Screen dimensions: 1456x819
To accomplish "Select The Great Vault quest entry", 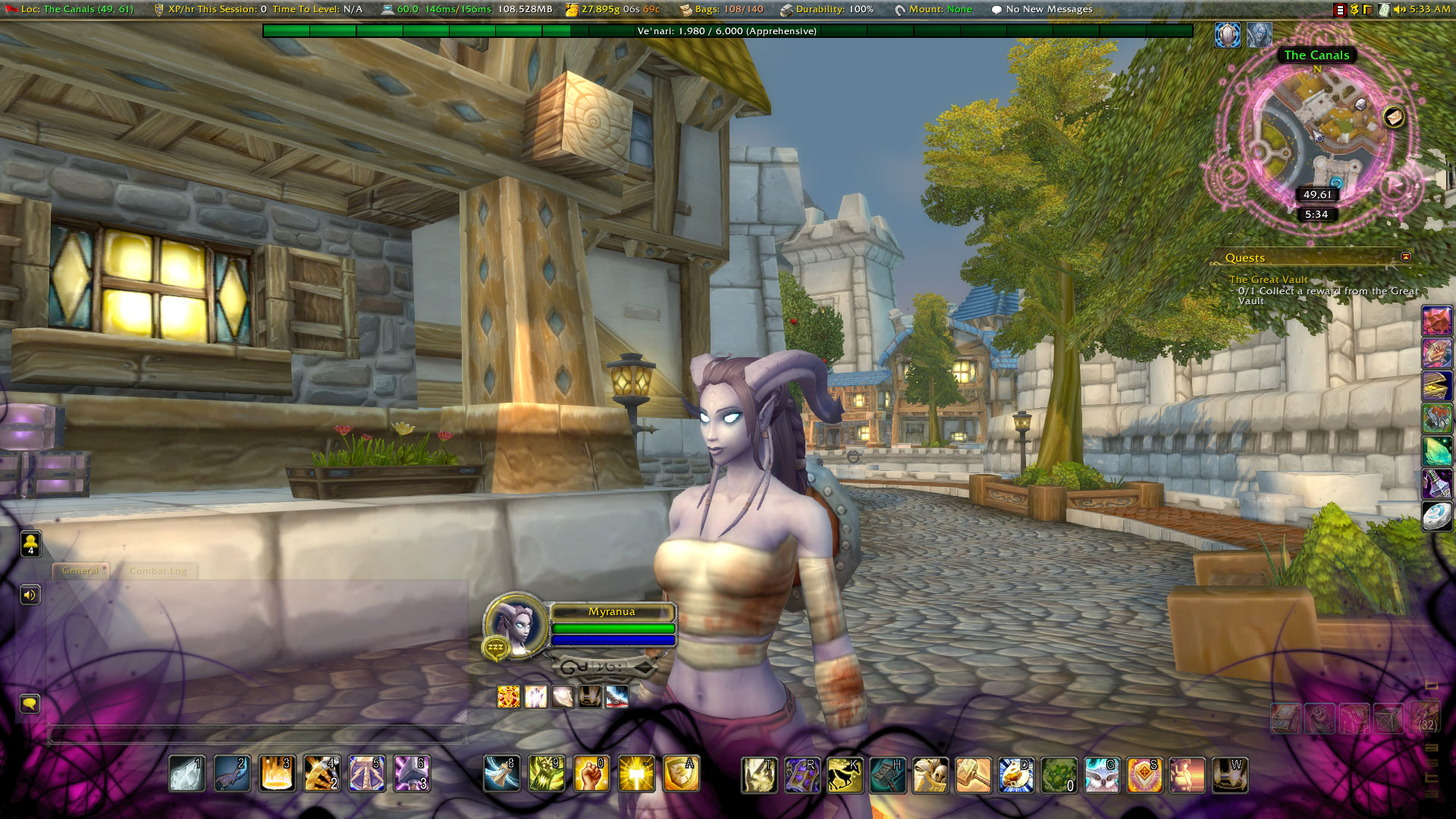I will coord(1268,280).
